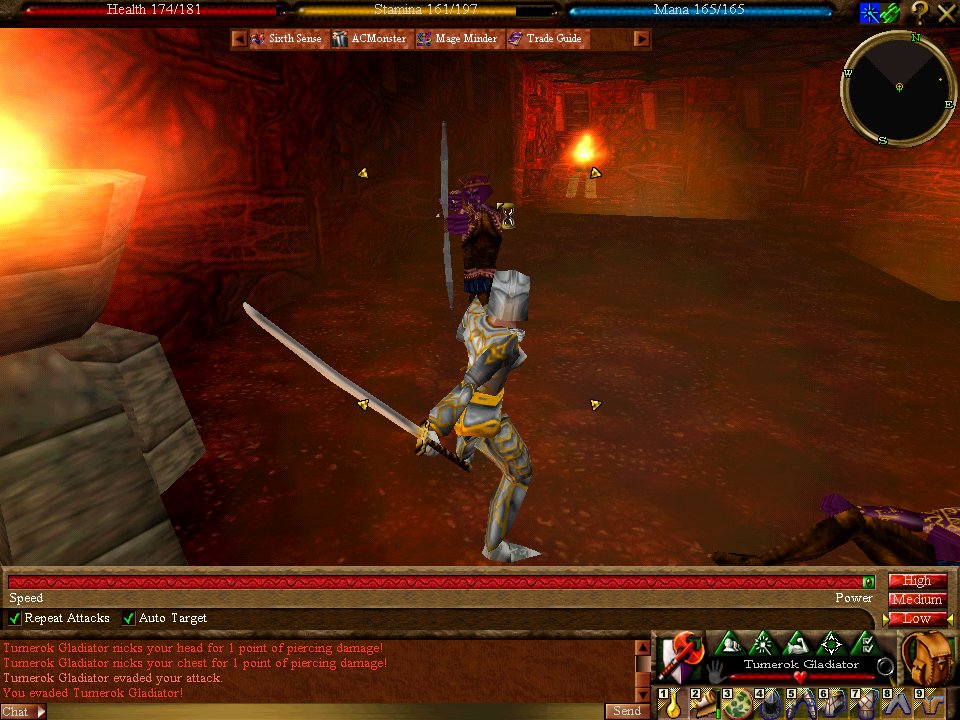Launch the ACMonster plugin
The image size is (960, 720).
click(370, 39)
